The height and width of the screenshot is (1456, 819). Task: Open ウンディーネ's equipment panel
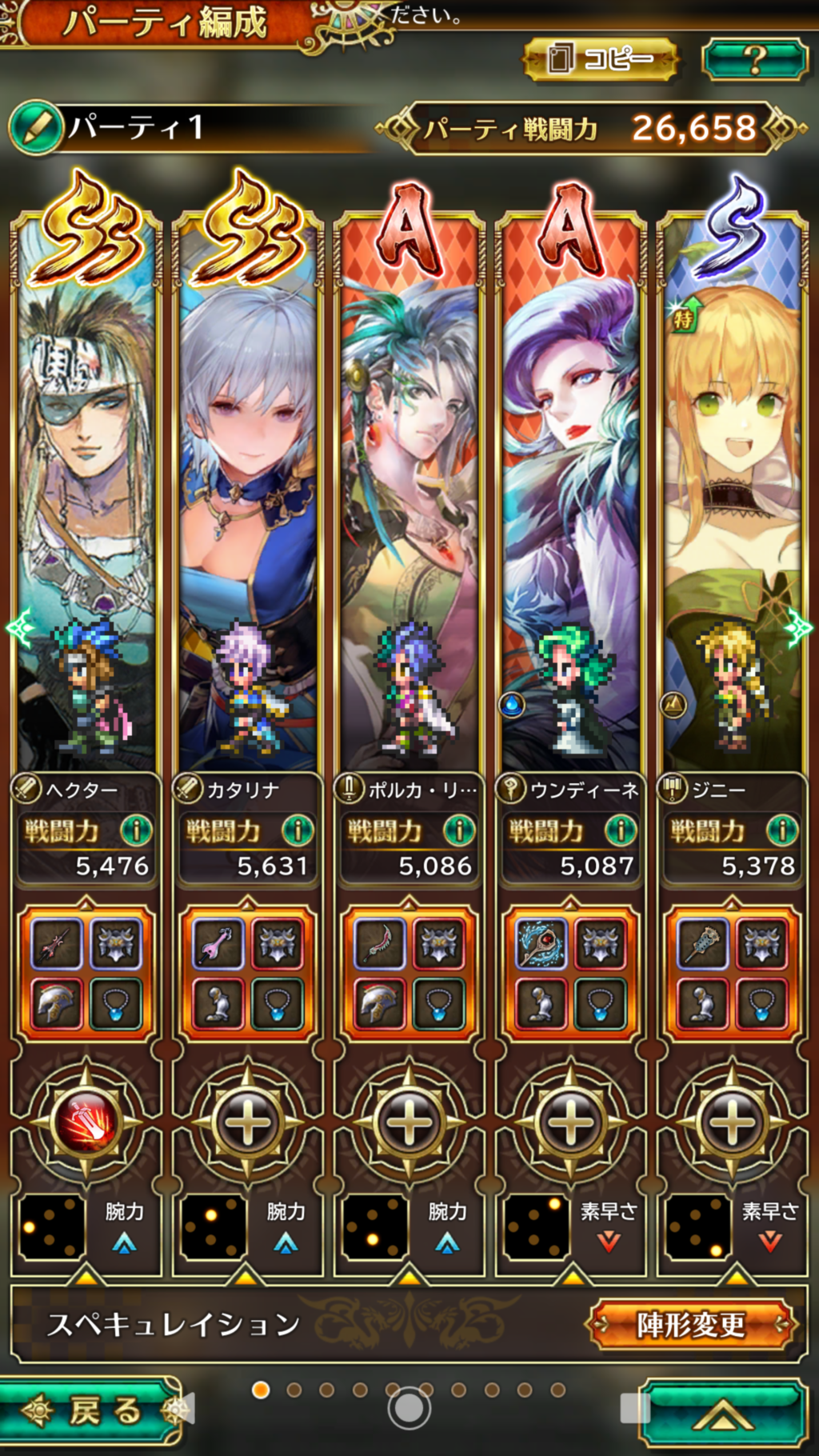[571, 973]
